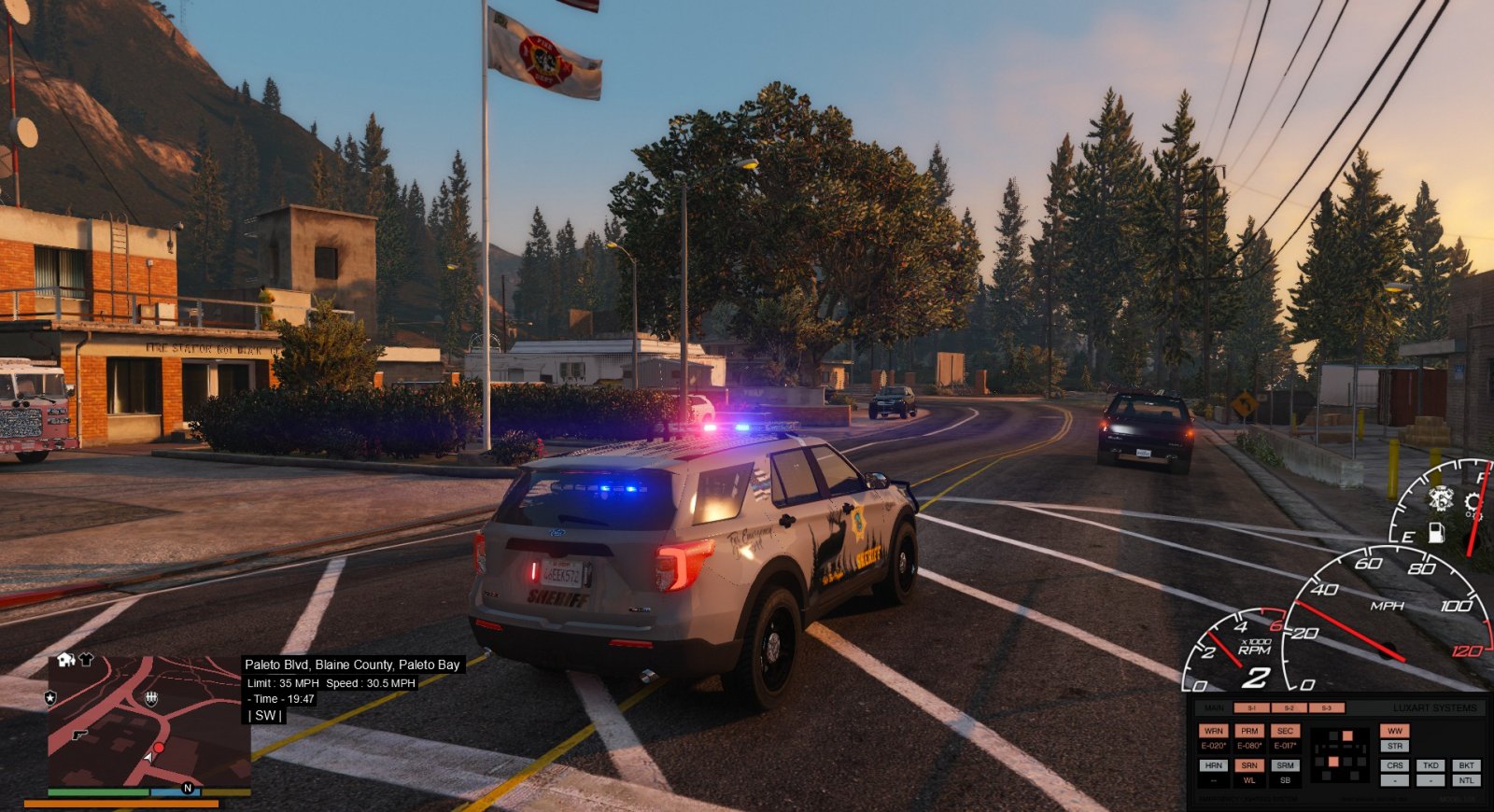This screenshot has height=812, width=1494.
Task: Click the gun shop marker on minimap
Action: pyautogui.click(x=80, y=735)
